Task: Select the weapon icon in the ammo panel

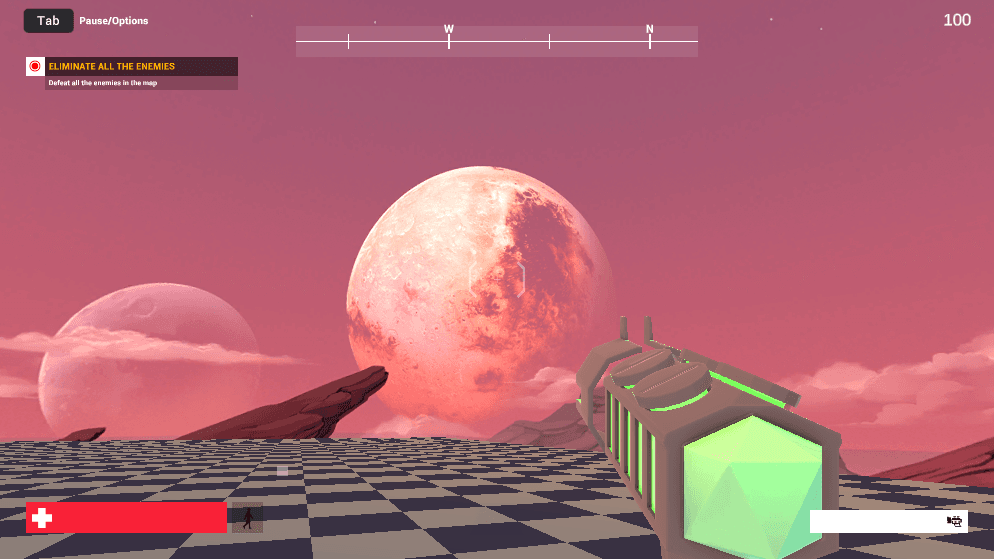Action: pos(954,521)
